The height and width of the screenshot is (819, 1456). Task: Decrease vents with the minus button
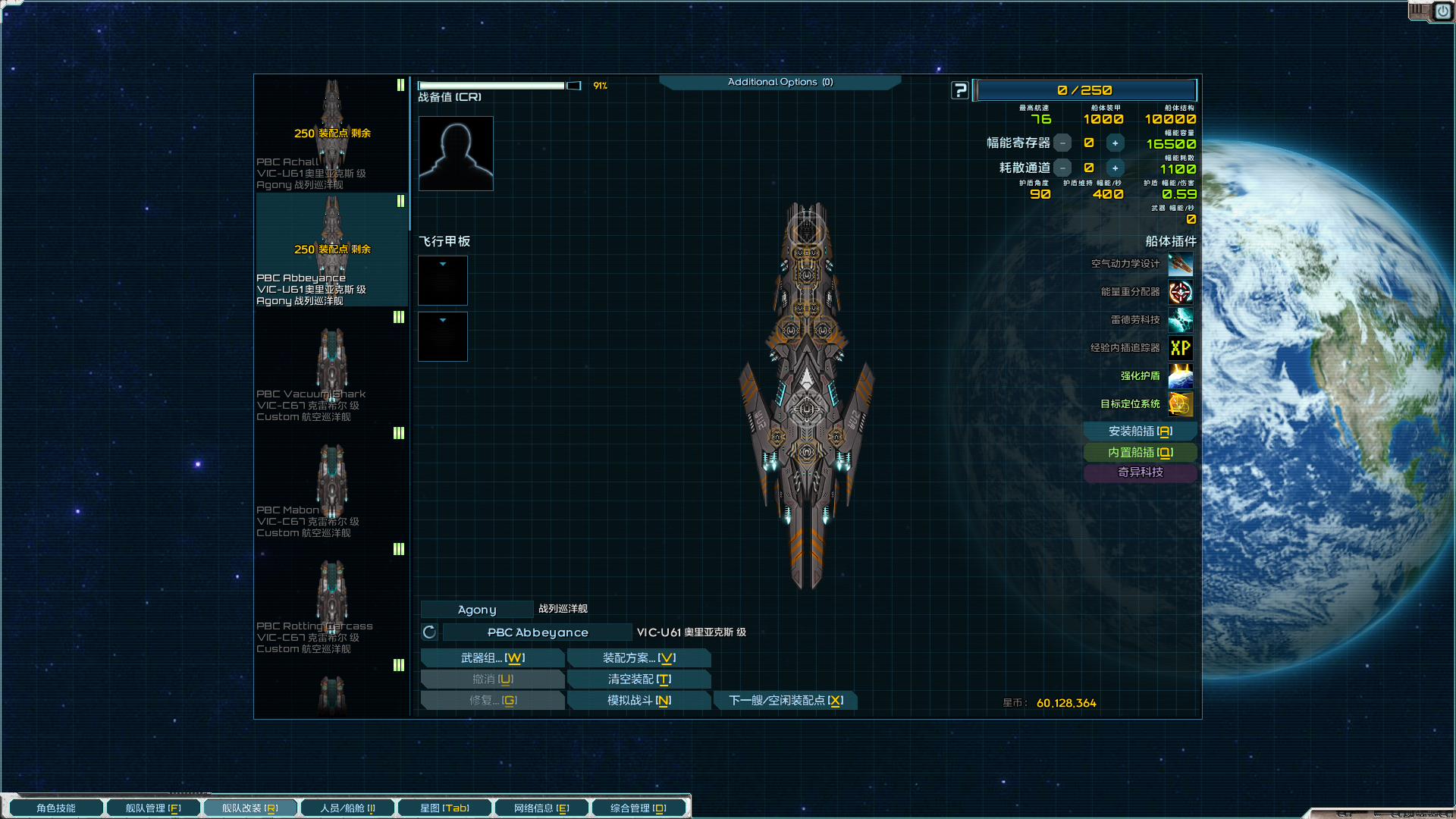tap(1063, 168)
